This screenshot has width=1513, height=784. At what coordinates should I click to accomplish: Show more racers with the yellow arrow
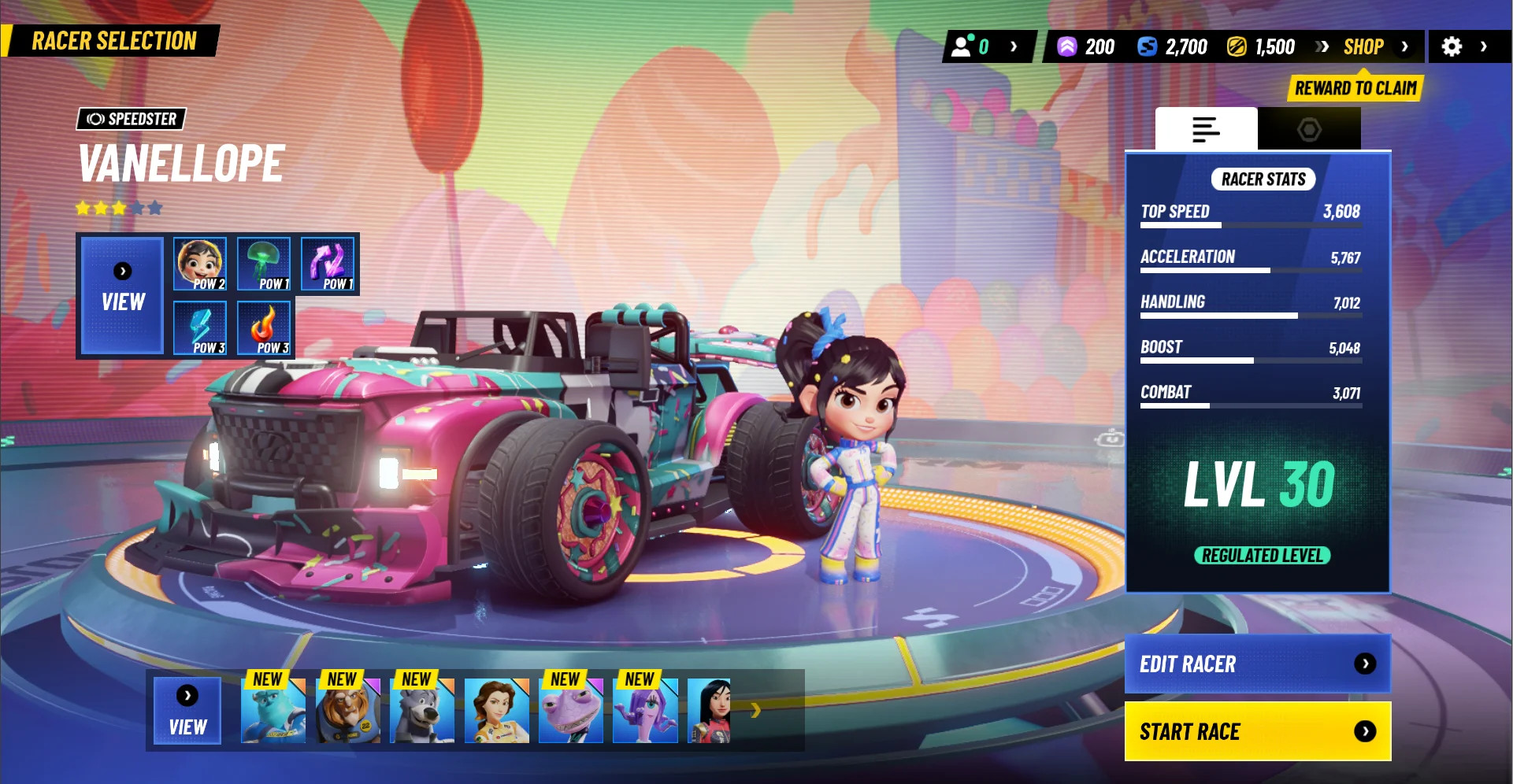[756, 711]
